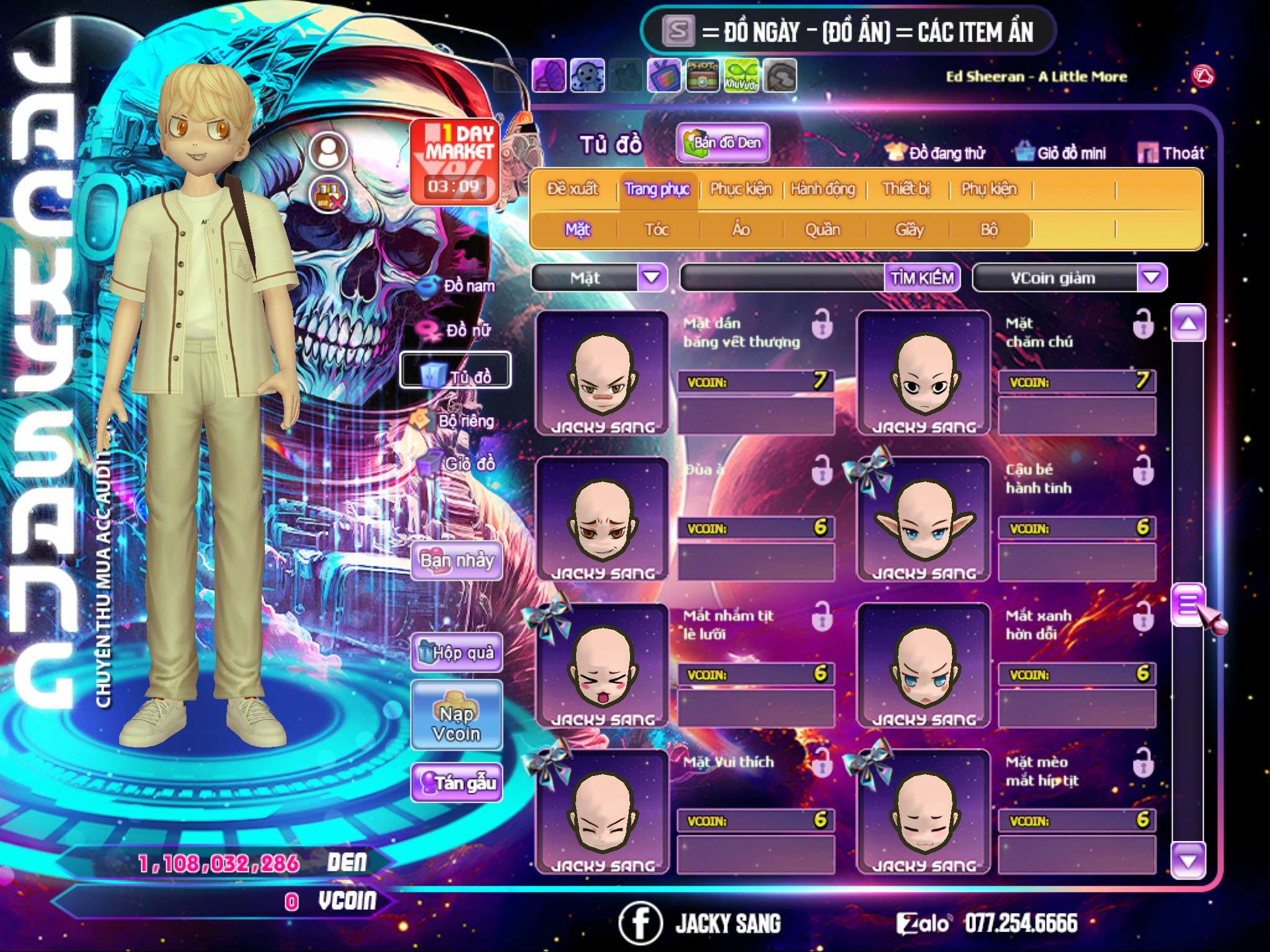
Task: Open the Bán đồ Den shop button
Action: pos(722,143)
